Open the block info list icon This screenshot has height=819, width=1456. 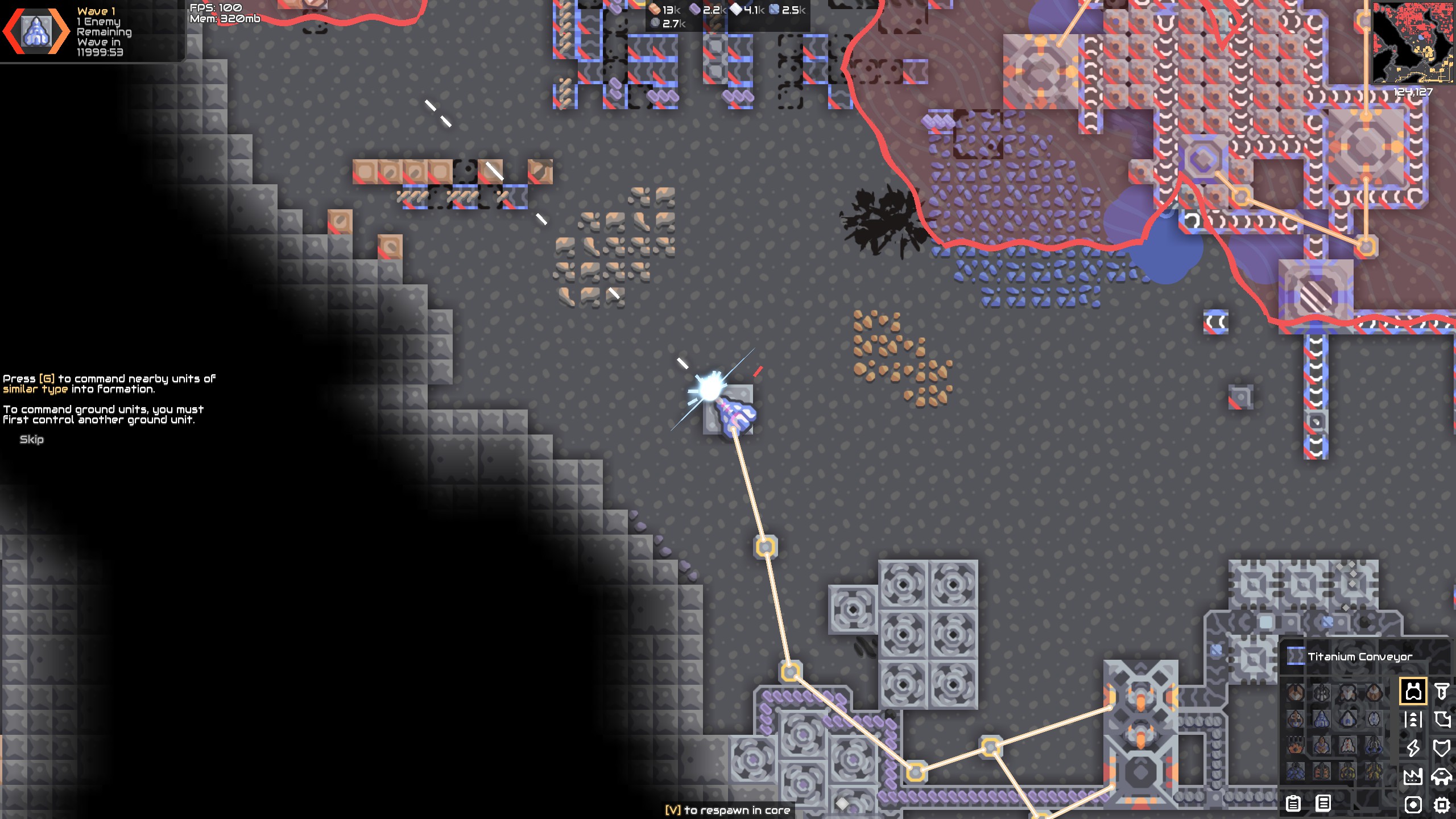pos(1323,803)
